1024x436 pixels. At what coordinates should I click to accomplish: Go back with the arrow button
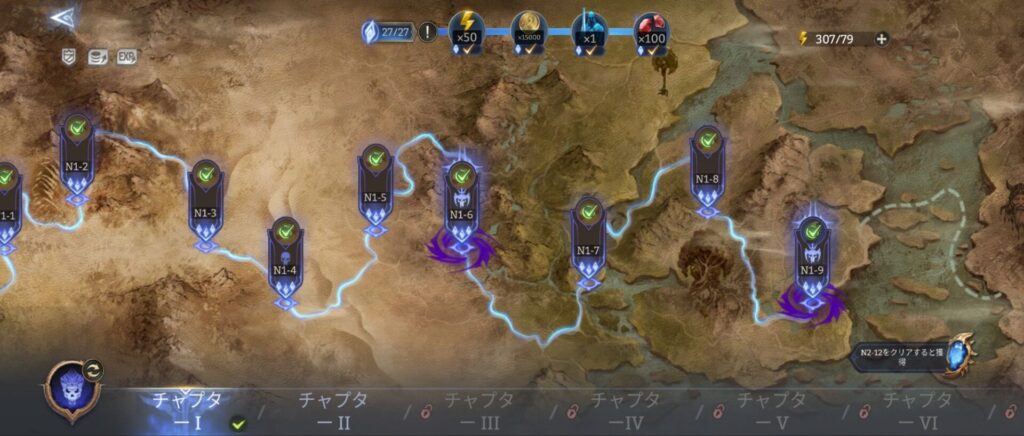pyautogui.click(x=61, y=18)
